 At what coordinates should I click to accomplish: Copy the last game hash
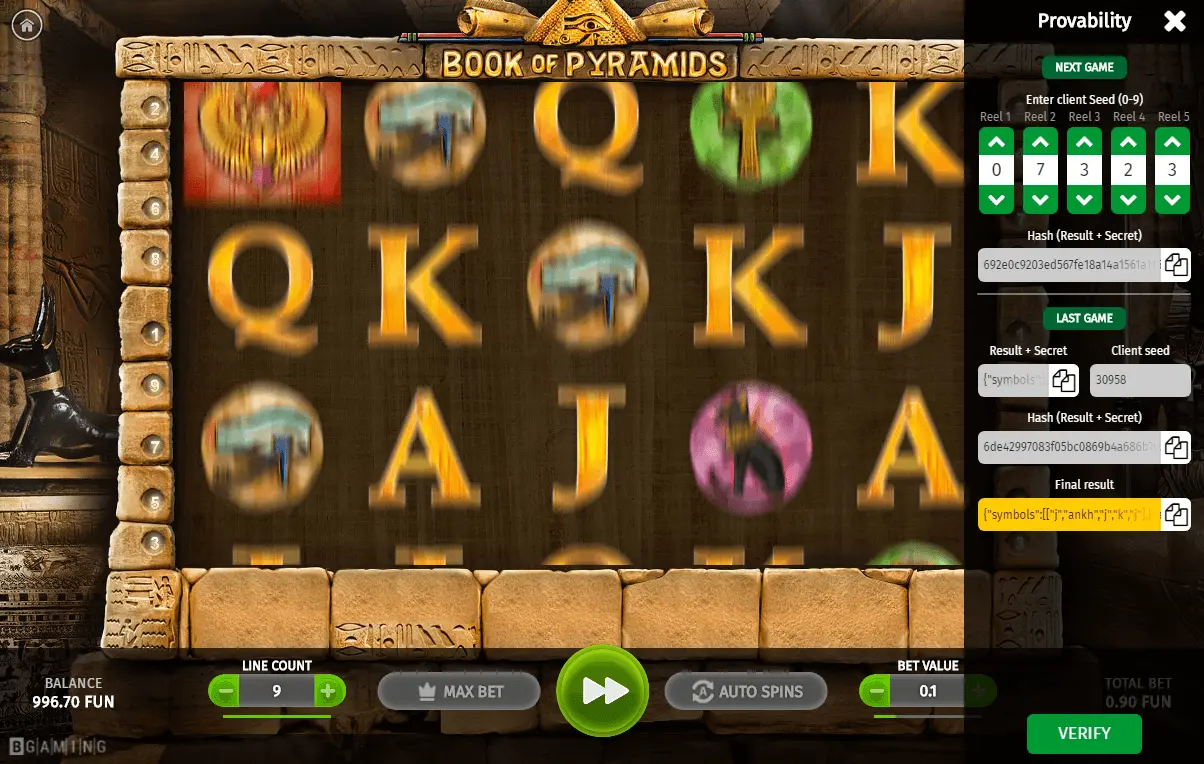click(x=1176, y=447)
